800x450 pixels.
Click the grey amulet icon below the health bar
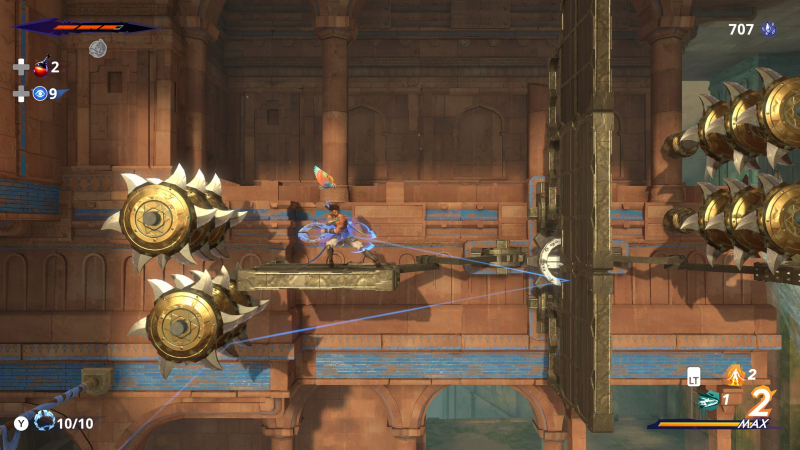point(97,47)
